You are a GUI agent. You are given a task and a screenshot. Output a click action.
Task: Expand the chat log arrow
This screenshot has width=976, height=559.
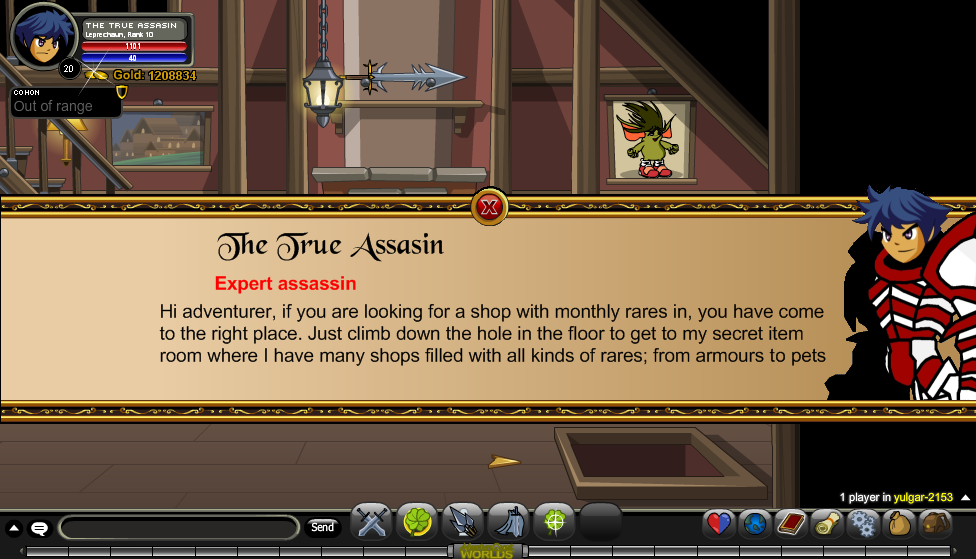[x=14, y=528]
